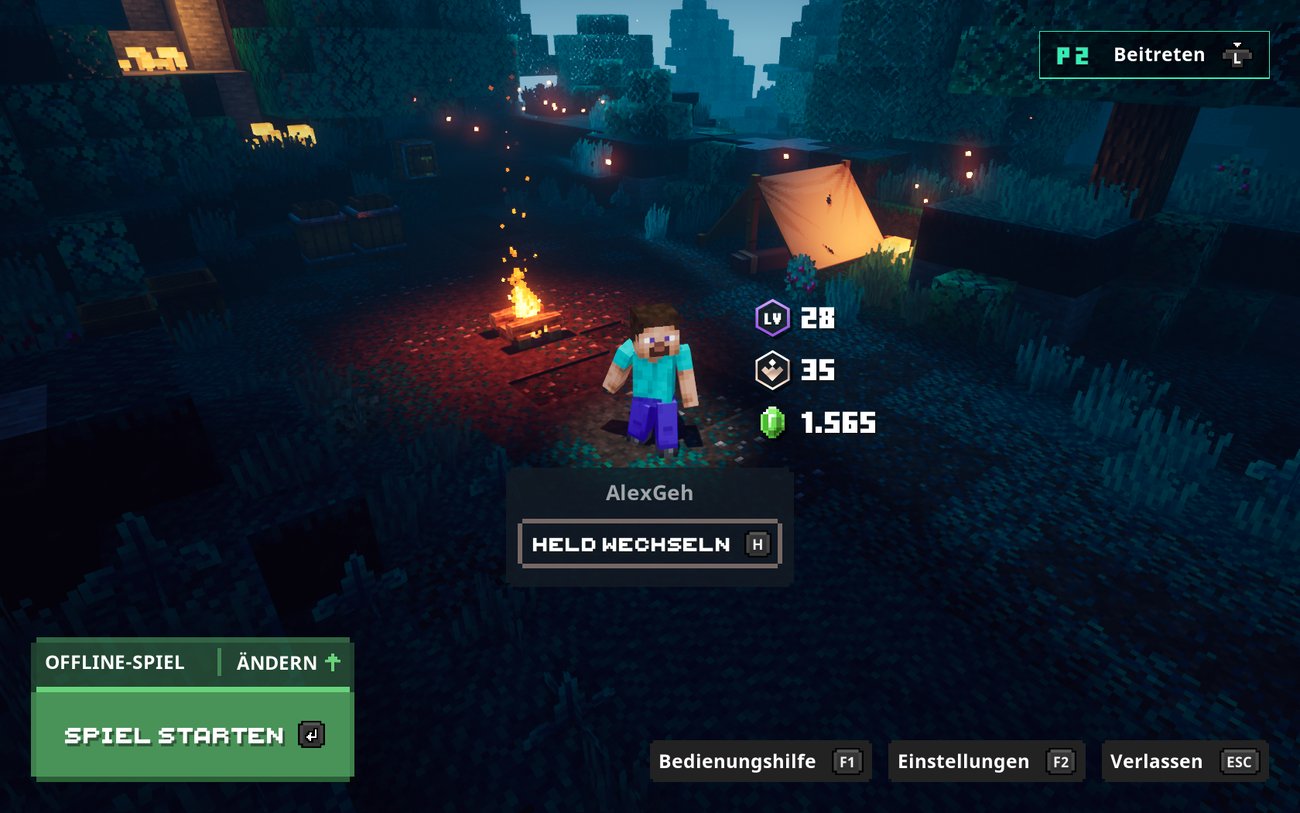Open Einstellungen from the bottom bar
Viewport: 1300px width, 813px height.
[x=963, y=761]
